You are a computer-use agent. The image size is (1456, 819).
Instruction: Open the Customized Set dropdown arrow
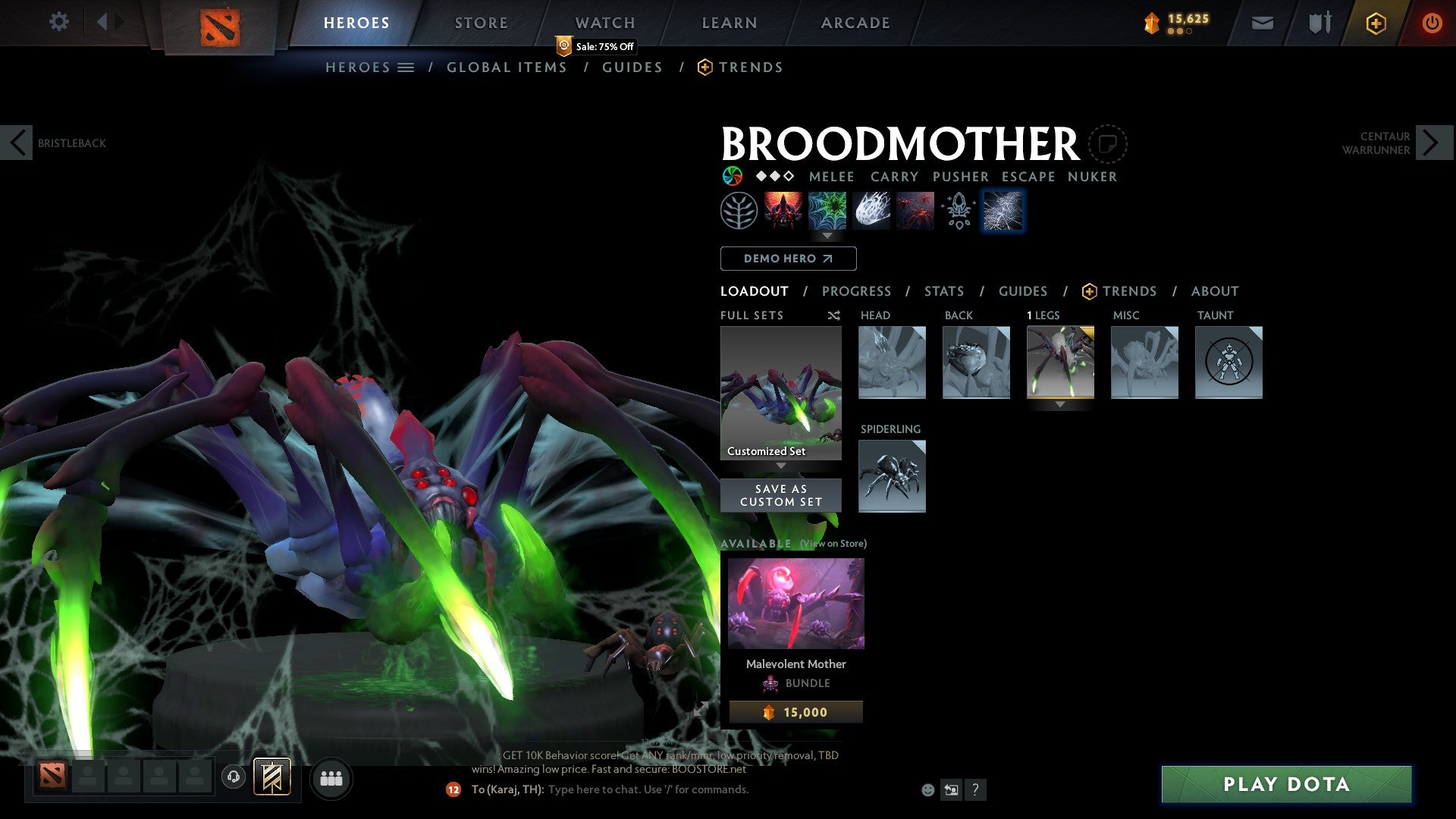tap(780, 463)
